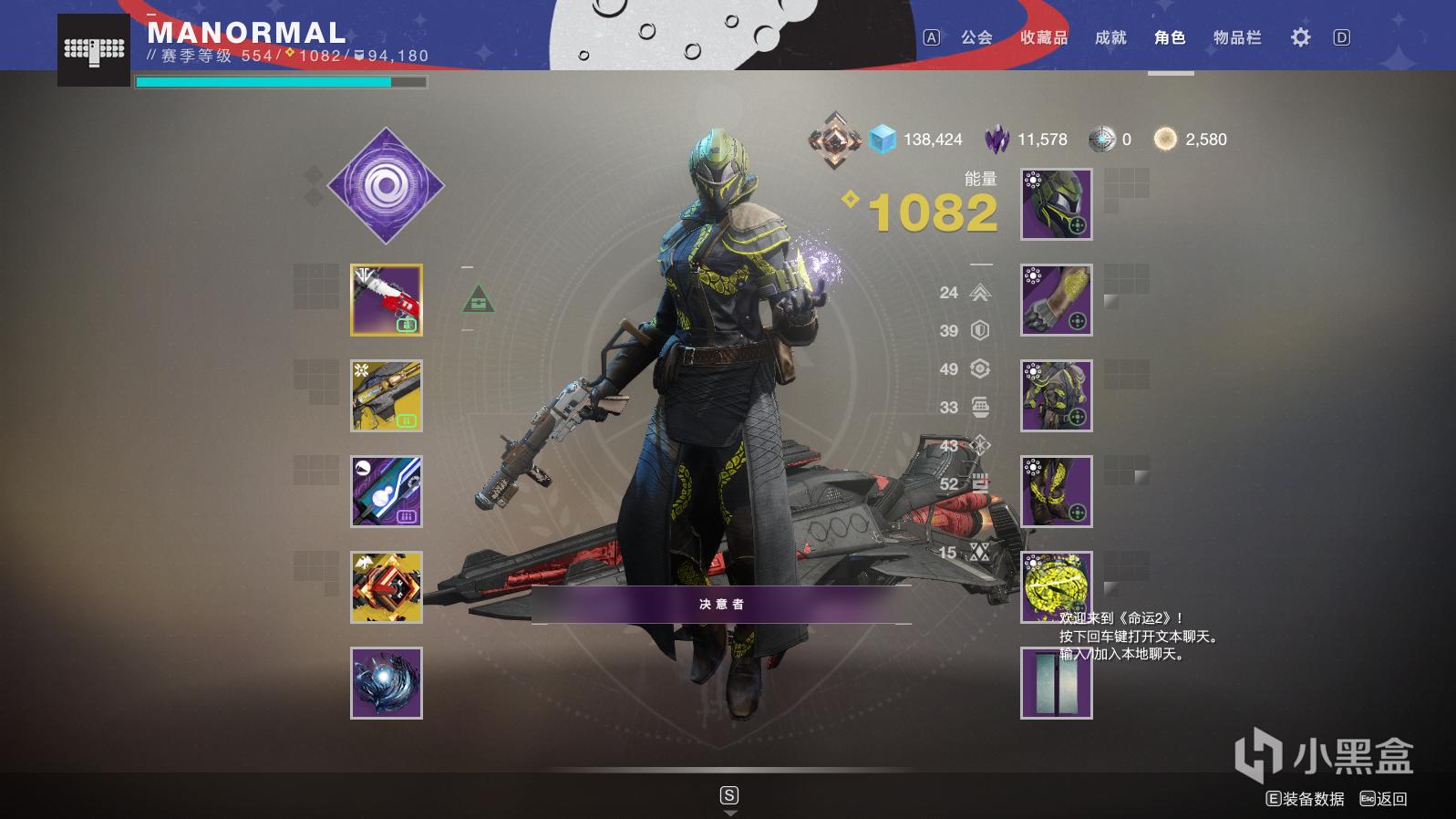1456x819 pixels.
Task: Open the 收藏品 (Collections) tab
Action: 1044,37
